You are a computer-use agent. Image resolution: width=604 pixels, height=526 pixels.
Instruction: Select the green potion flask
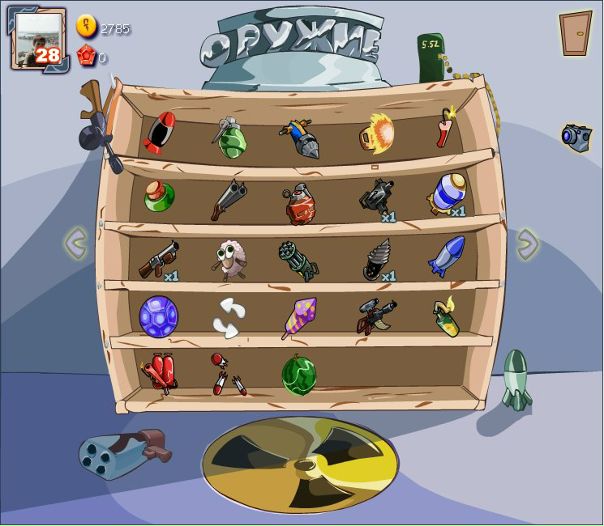[159, 196]
